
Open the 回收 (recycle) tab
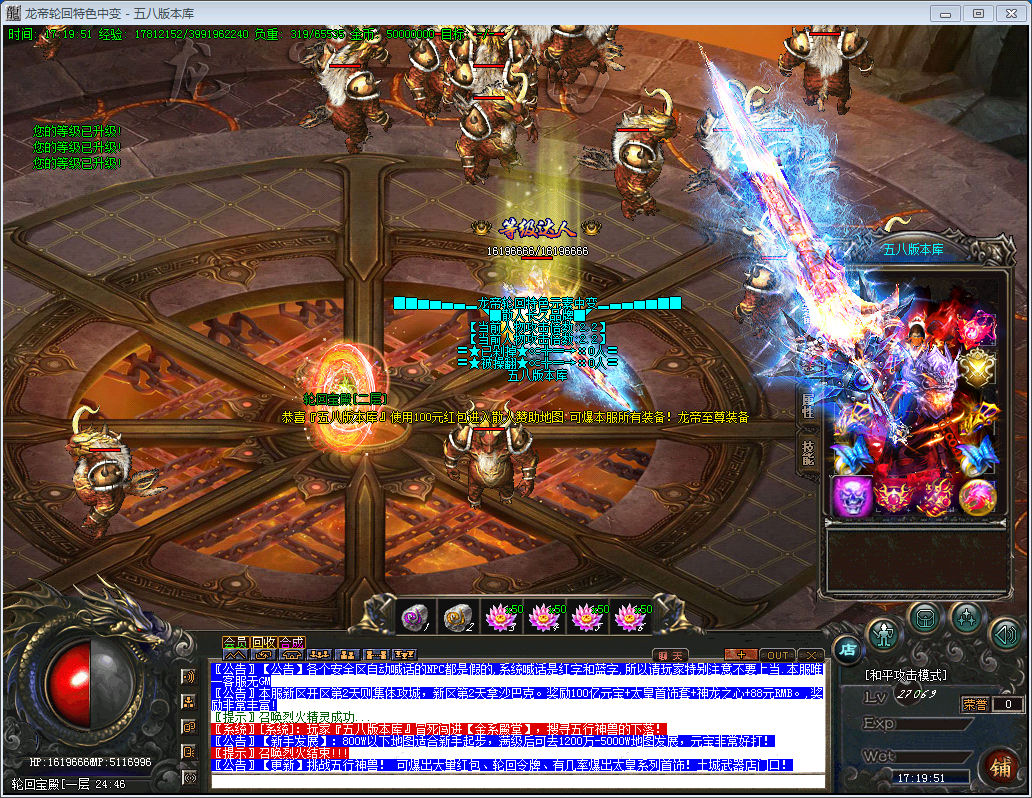coord(263,642)
